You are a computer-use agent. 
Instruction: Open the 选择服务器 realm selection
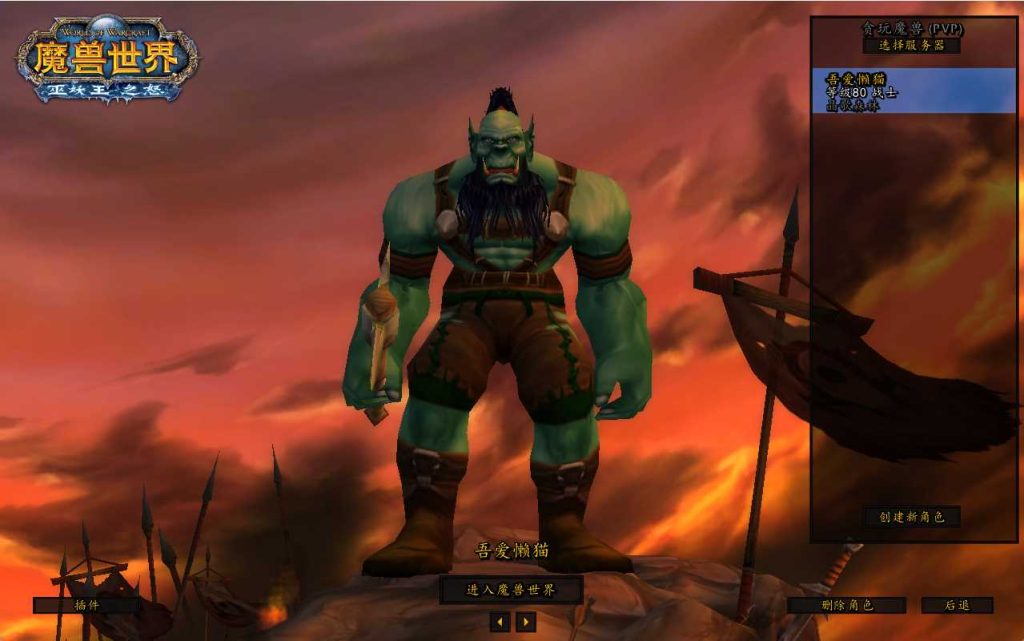pyautogui.click(x=912, y=45)
